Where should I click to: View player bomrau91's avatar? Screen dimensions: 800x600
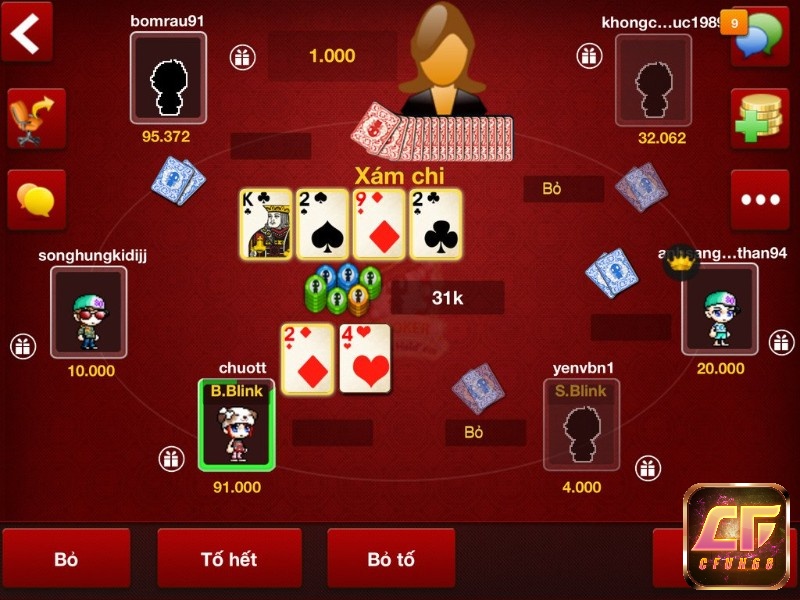[168, 79]
